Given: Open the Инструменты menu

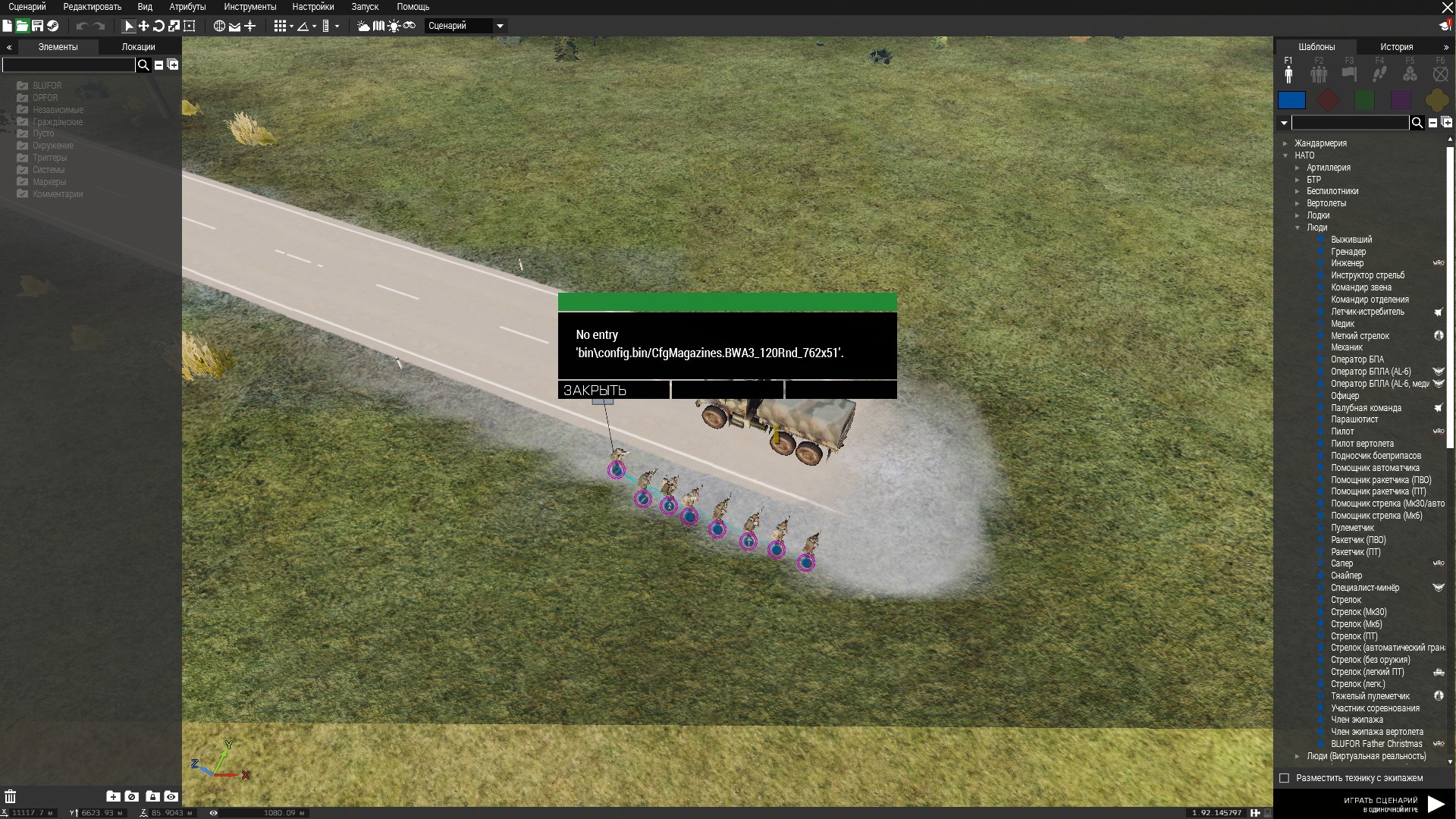Looking at the screenshot, I should 249,7.
